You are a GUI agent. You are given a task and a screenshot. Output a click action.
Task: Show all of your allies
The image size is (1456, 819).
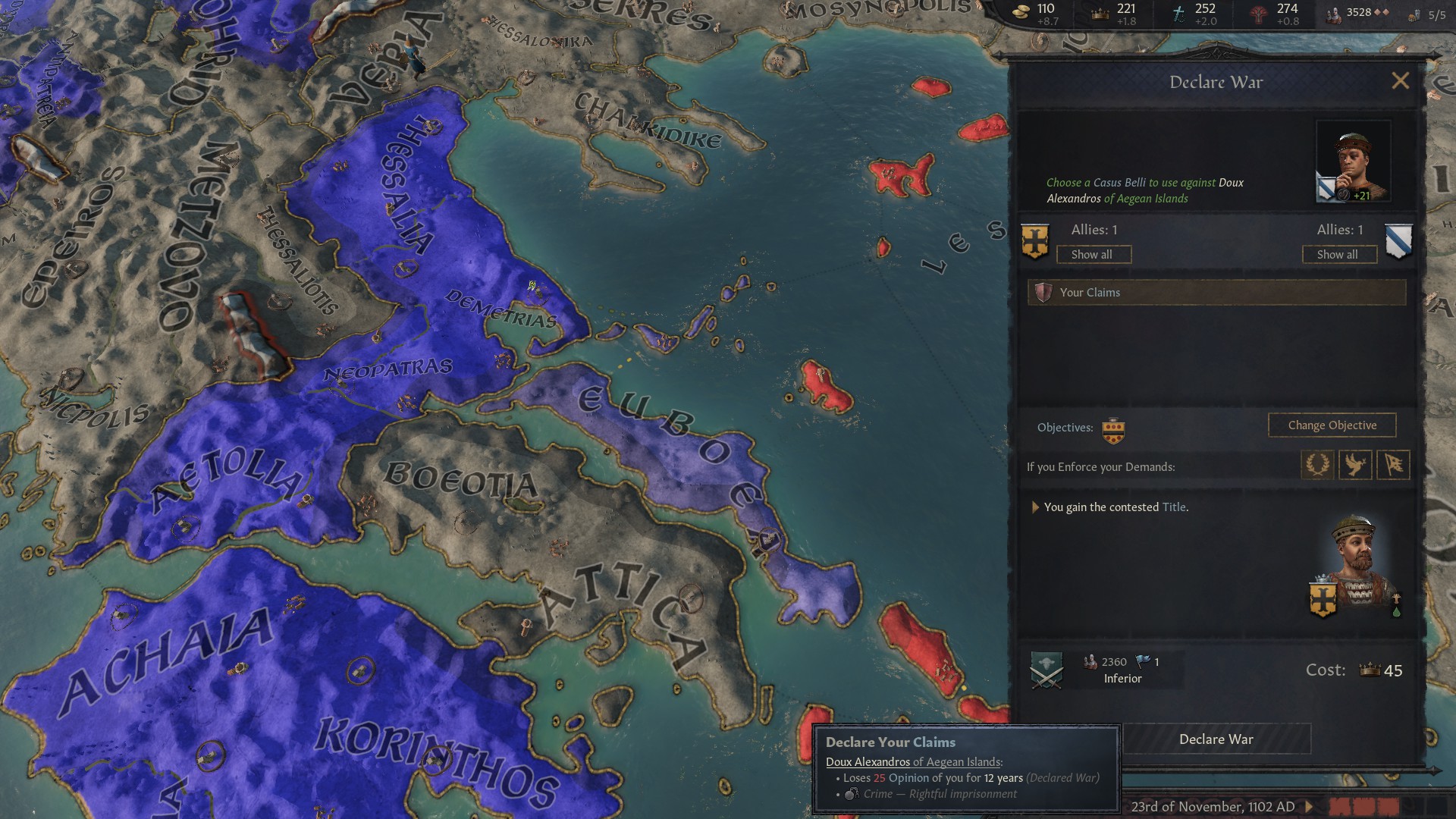[1094, 254]
